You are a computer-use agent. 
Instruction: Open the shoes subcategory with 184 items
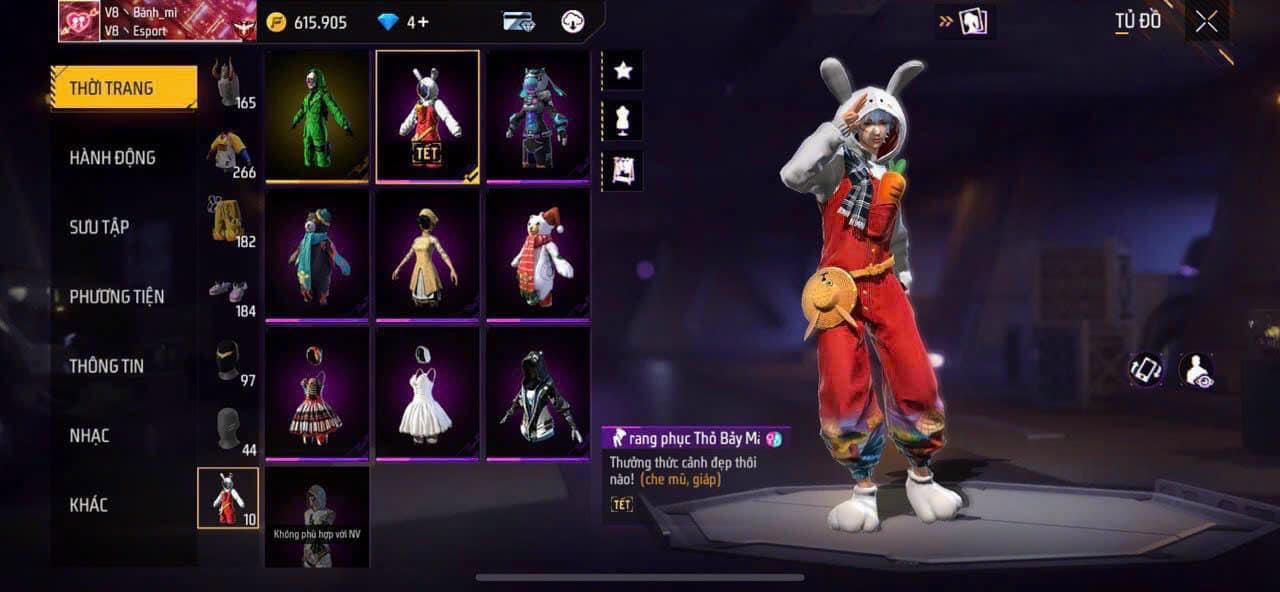[x=230, y=294]
